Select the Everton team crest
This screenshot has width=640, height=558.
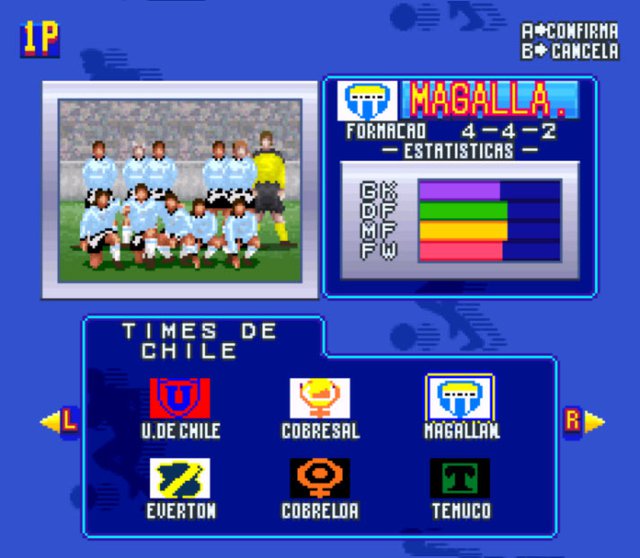180,479
